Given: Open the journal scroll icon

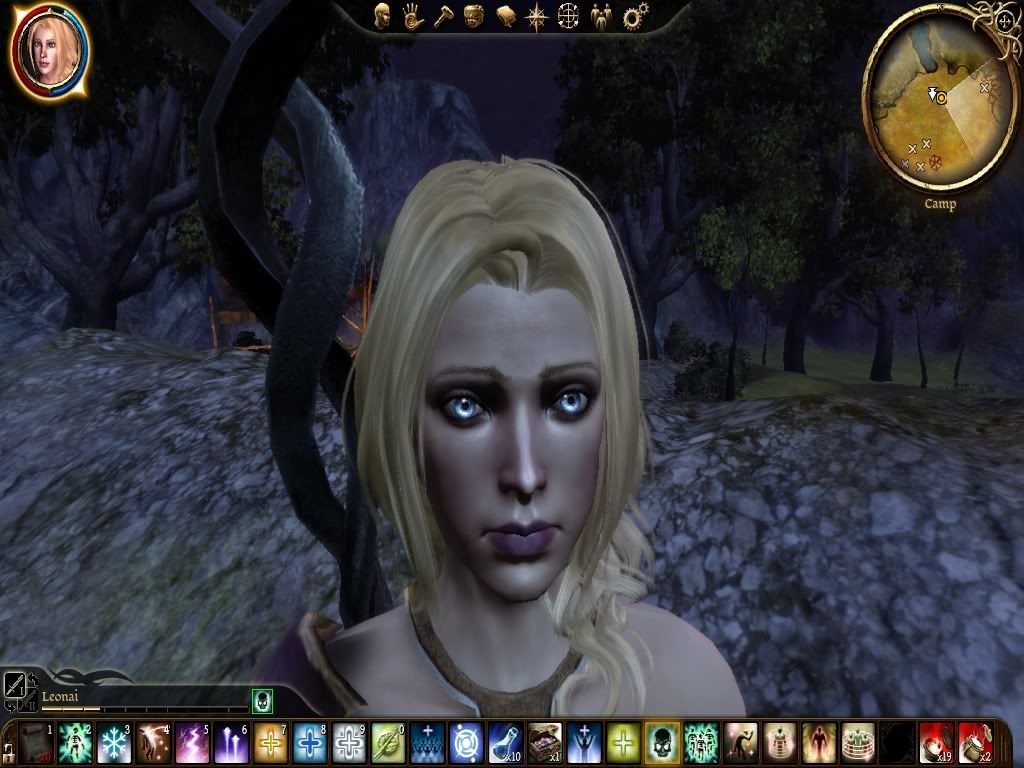Looking at the screenshot, I should tap(506, 16).
